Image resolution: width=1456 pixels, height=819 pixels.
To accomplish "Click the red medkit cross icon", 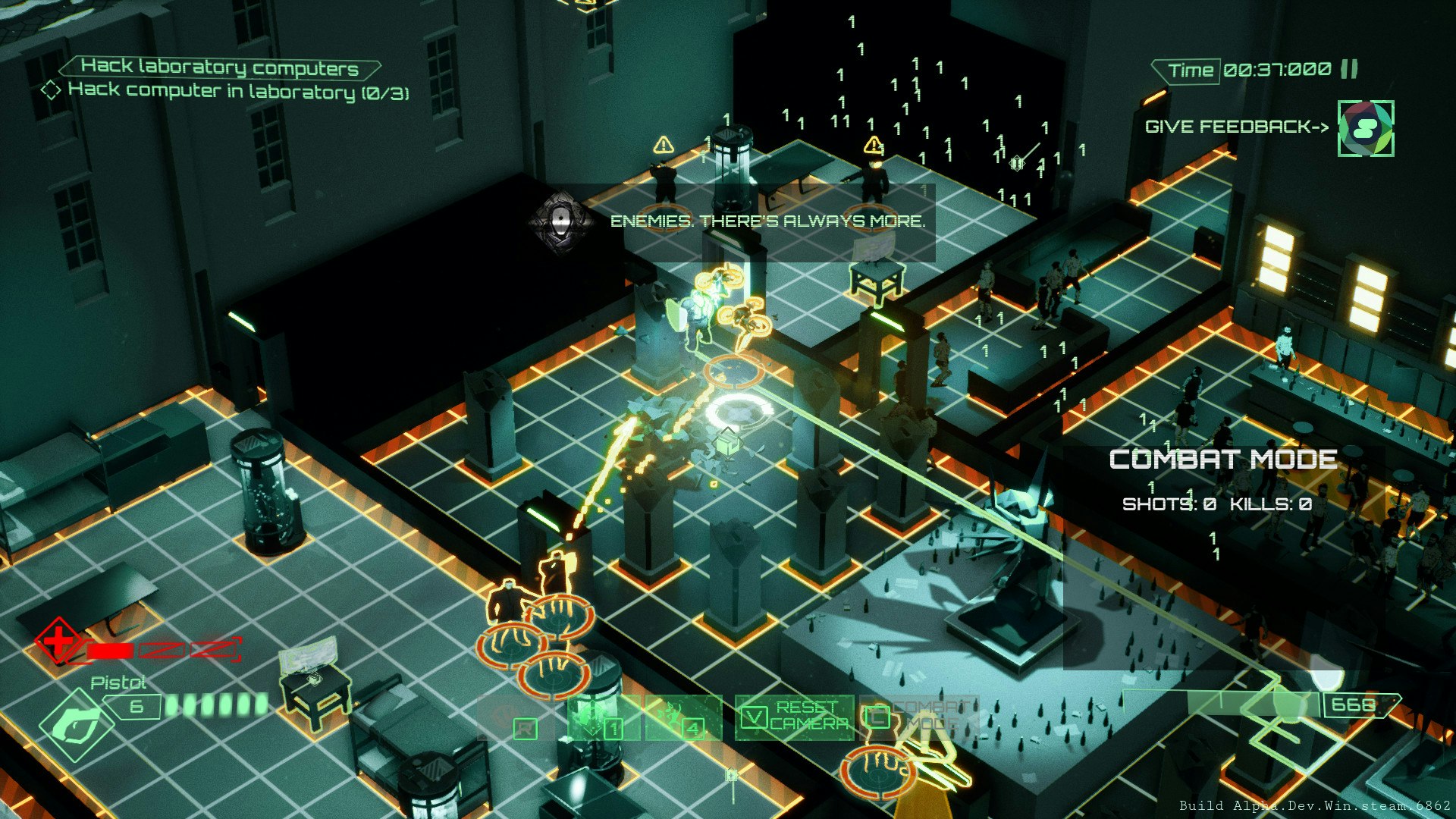I will click(58, 642).
